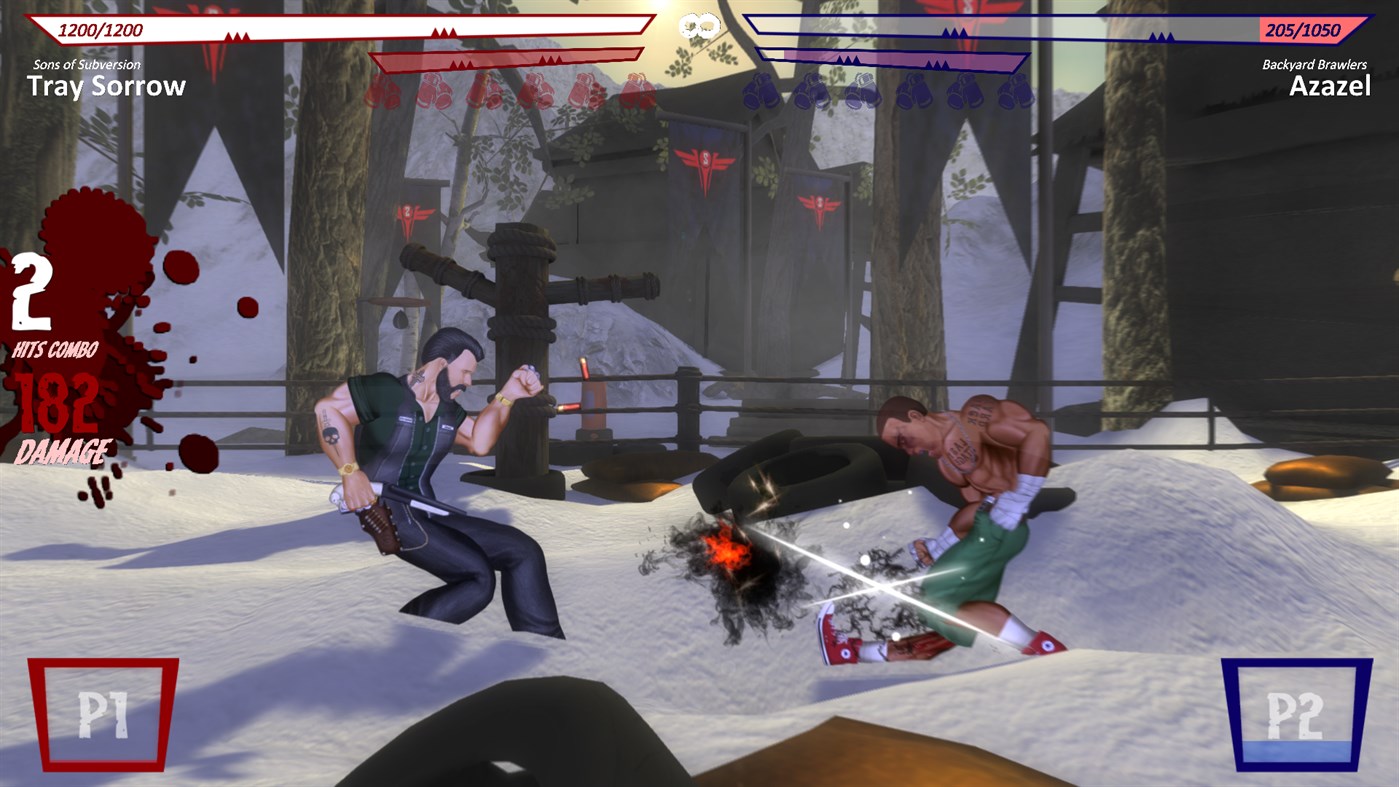Screen dimensions: 1399x787
Task: Toggle the P1 player indicator
Action: pyautogui.click(x=103, y=715)
